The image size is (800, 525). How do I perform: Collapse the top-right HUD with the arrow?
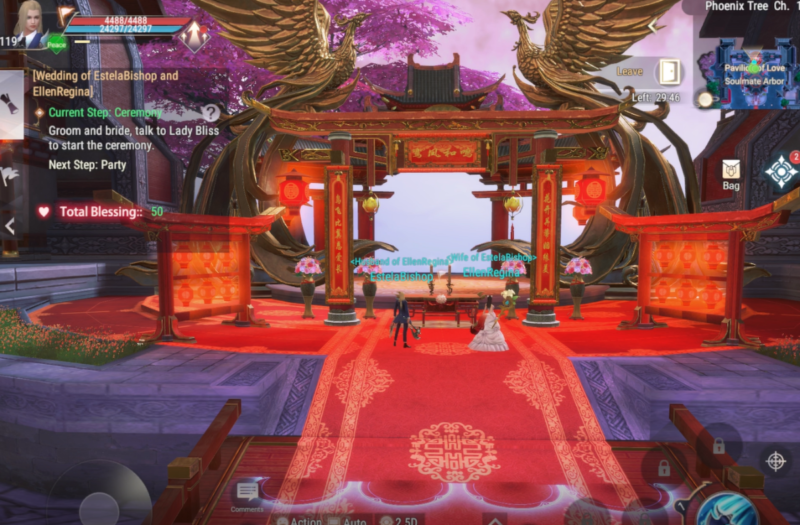click(655, 25)
